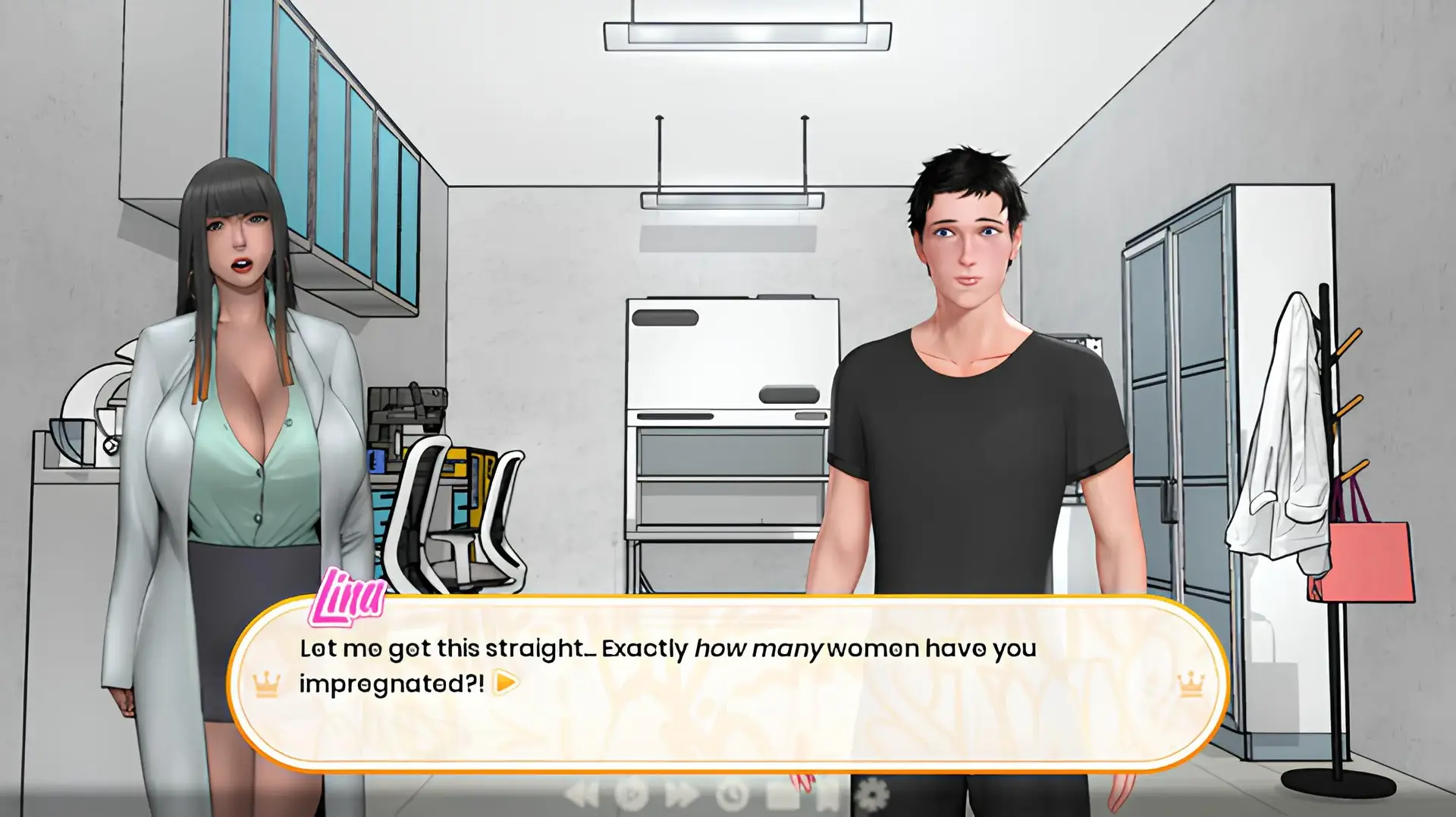
Task: Advance dialogue with the orange arrow
Action: 506,683
